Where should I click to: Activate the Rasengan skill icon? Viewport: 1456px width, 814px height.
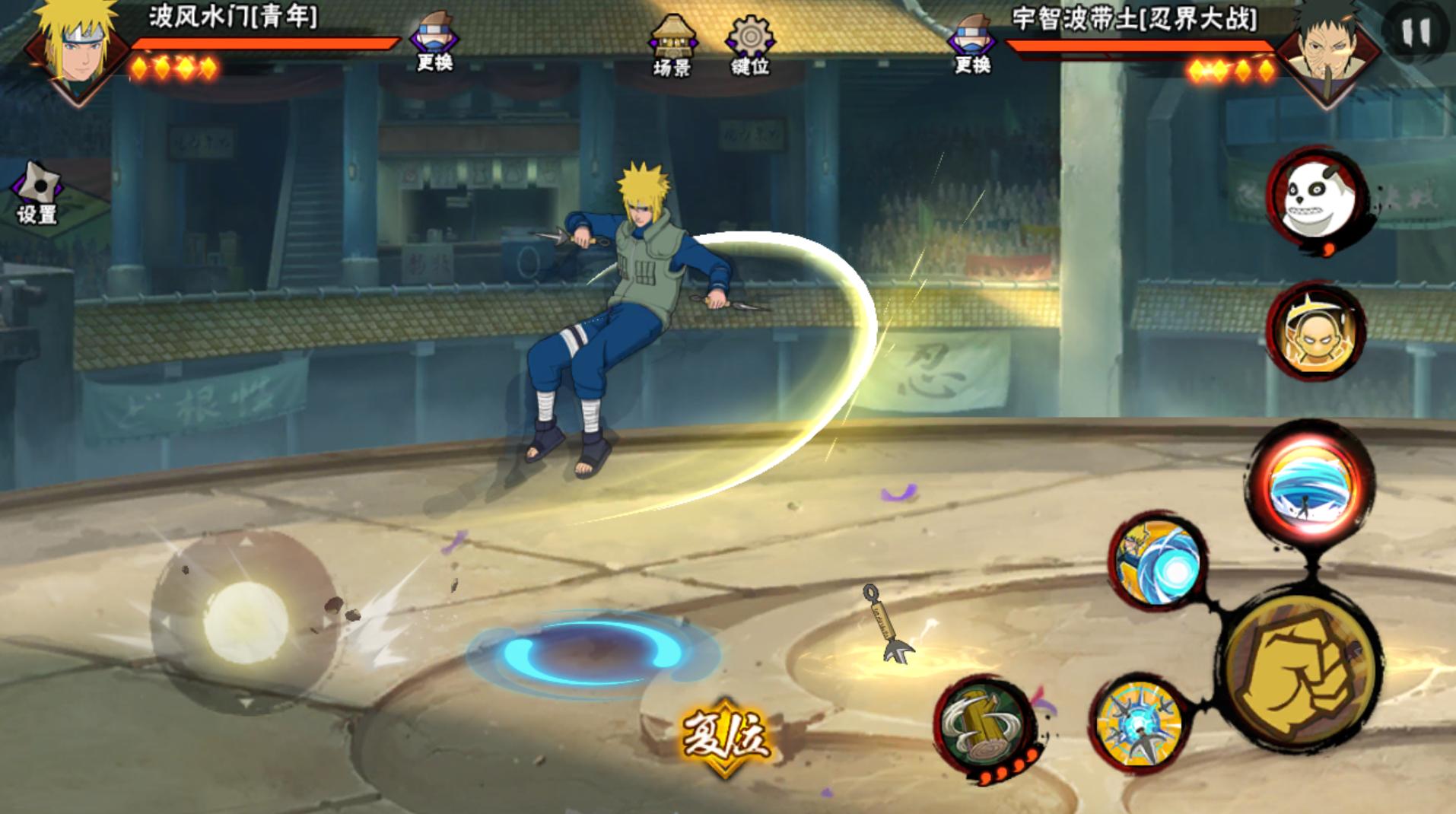pos(1158,561)
